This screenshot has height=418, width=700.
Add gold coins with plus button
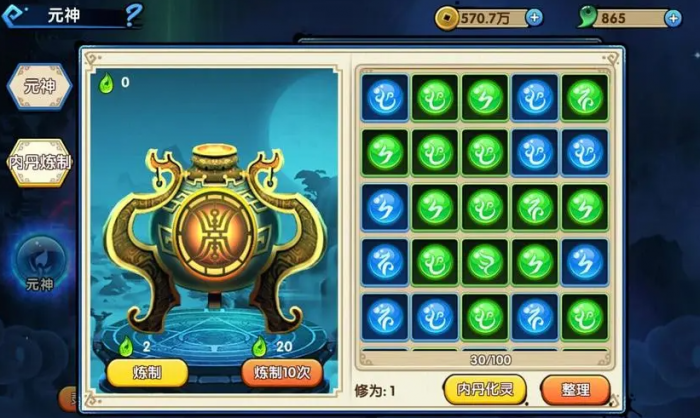(x=534, y=17)
